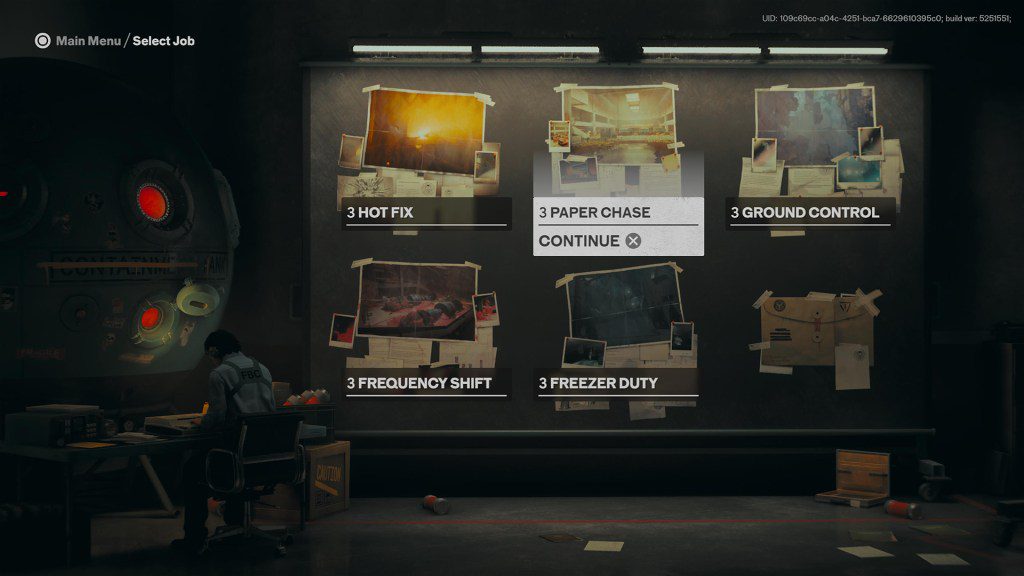The width and height of the screenshot is (1024, 576).
Task: Select the Hot Fix job
Action: click(426, 212)
